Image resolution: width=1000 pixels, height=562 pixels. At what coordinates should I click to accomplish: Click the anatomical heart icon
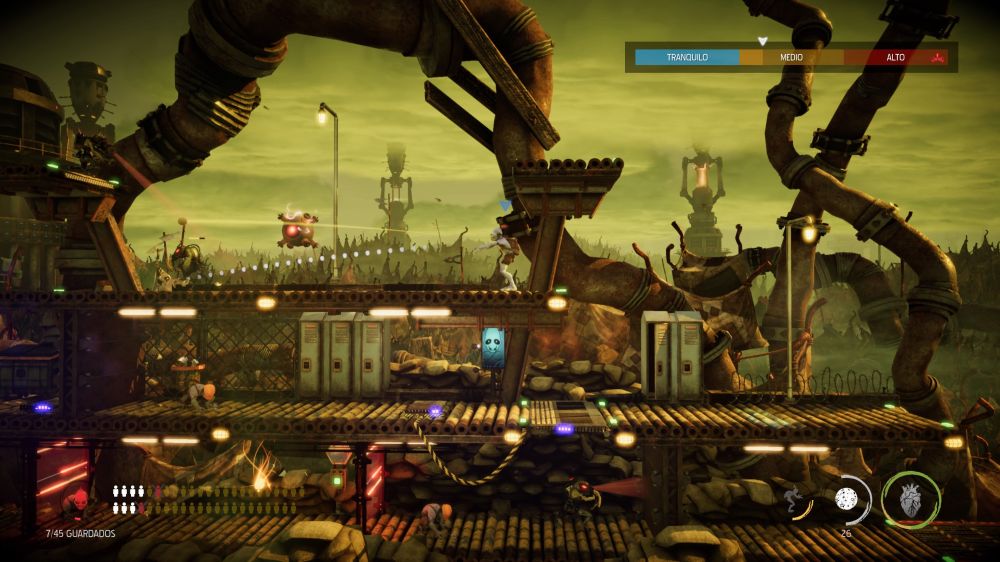(x=910, y=500)
